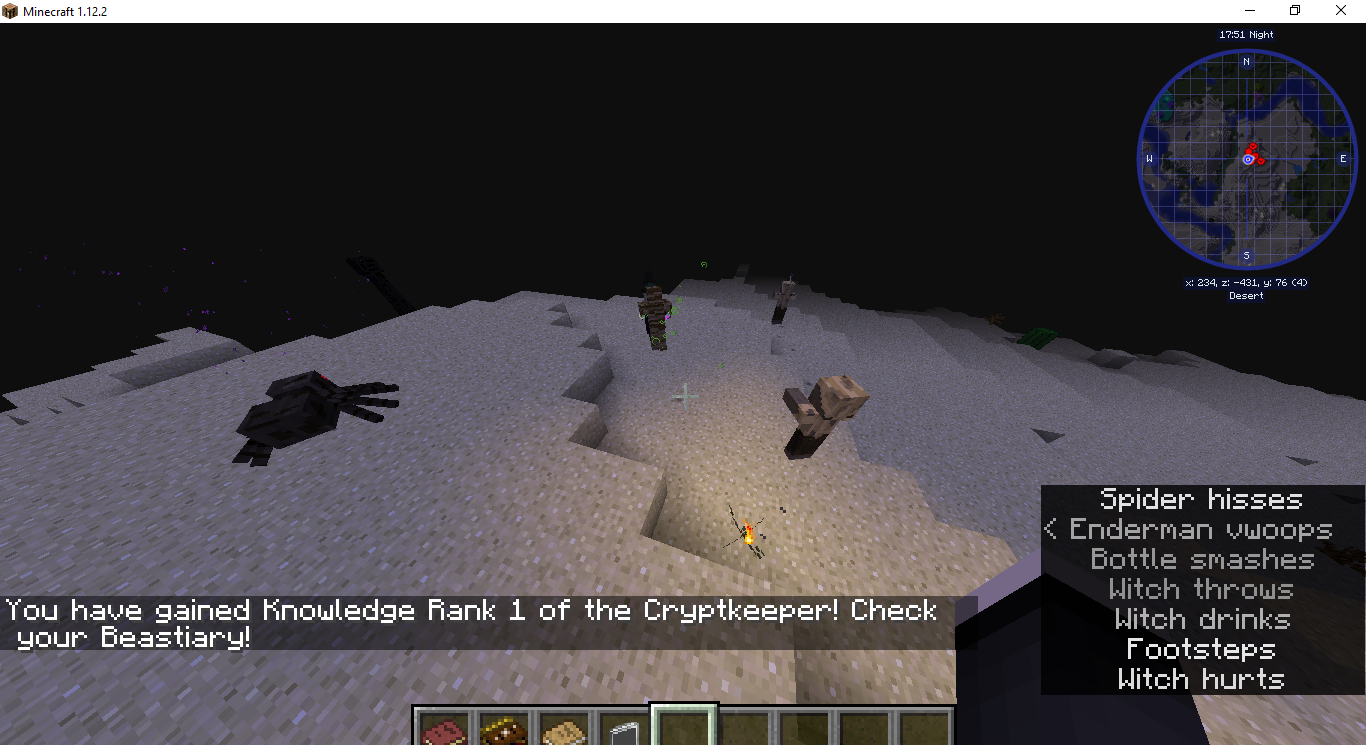This screenshot has height=745, width=1366.
Task: Click the chevron beside the Enderman vwoops subtitle
Action: point(1050,529)
